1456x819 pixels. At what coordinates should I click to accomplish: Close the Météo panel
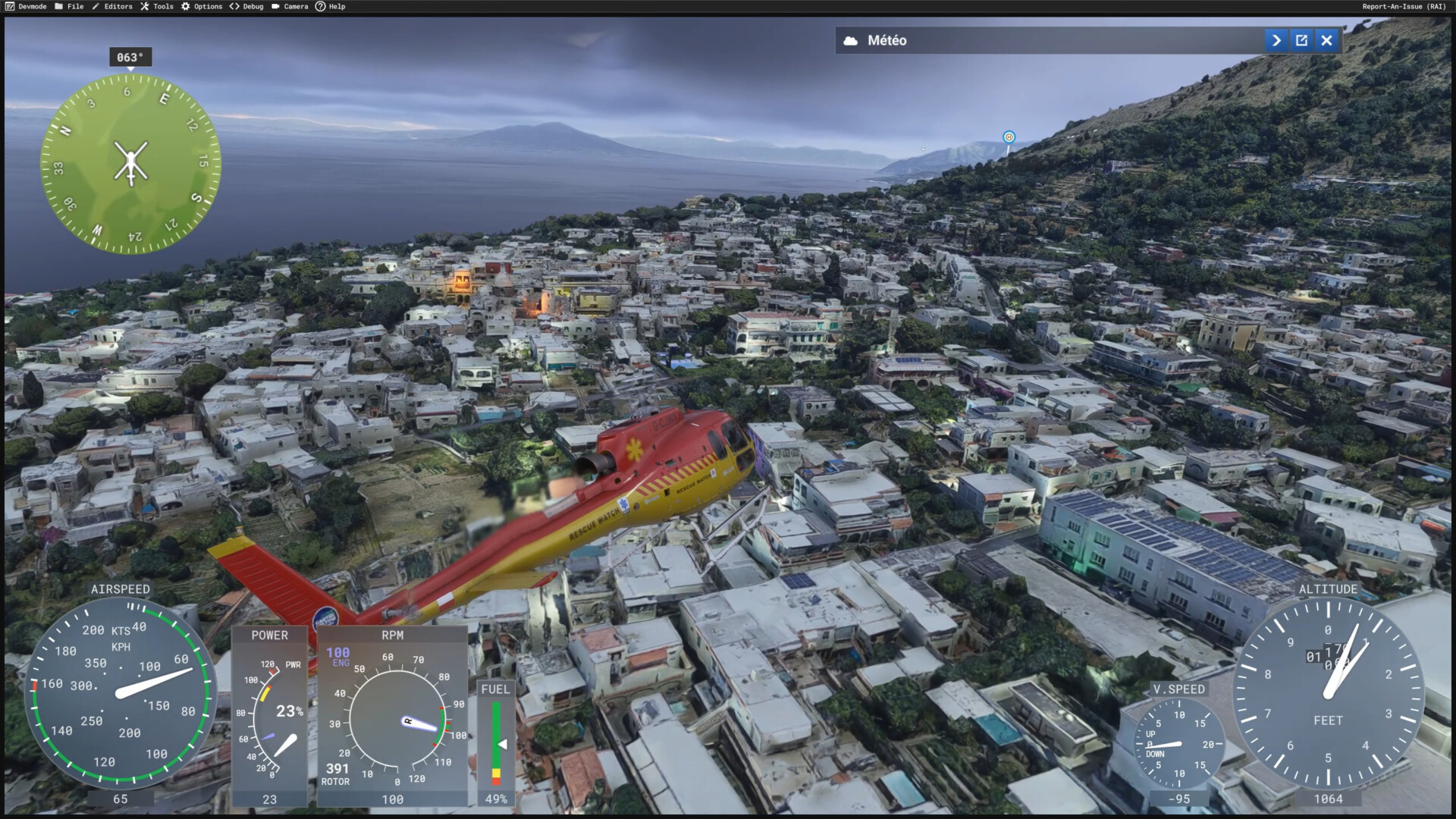(1326, 41)
